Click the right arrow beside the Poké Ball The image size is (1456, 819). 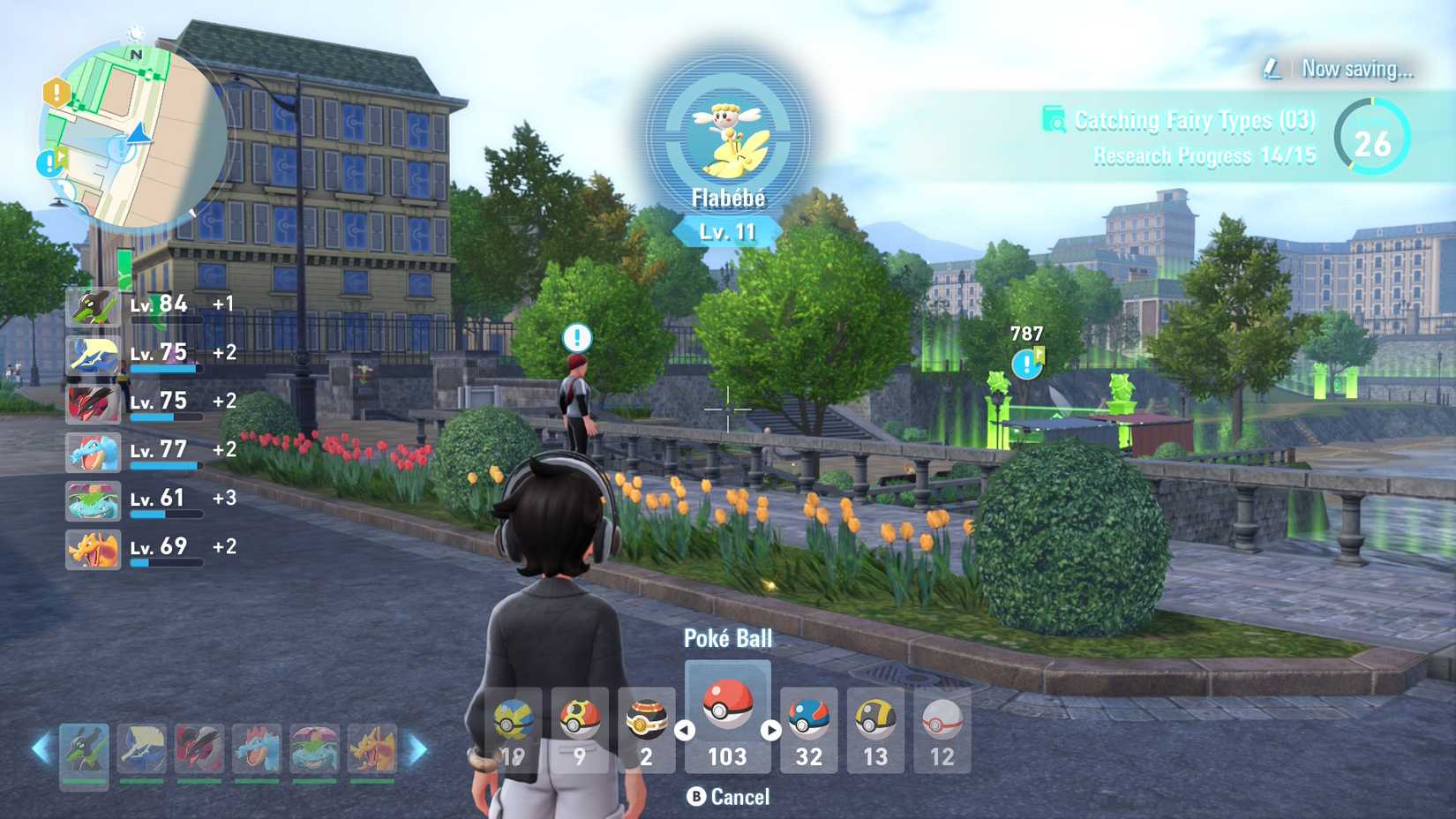pyautogui.click(x=771, y=729)
